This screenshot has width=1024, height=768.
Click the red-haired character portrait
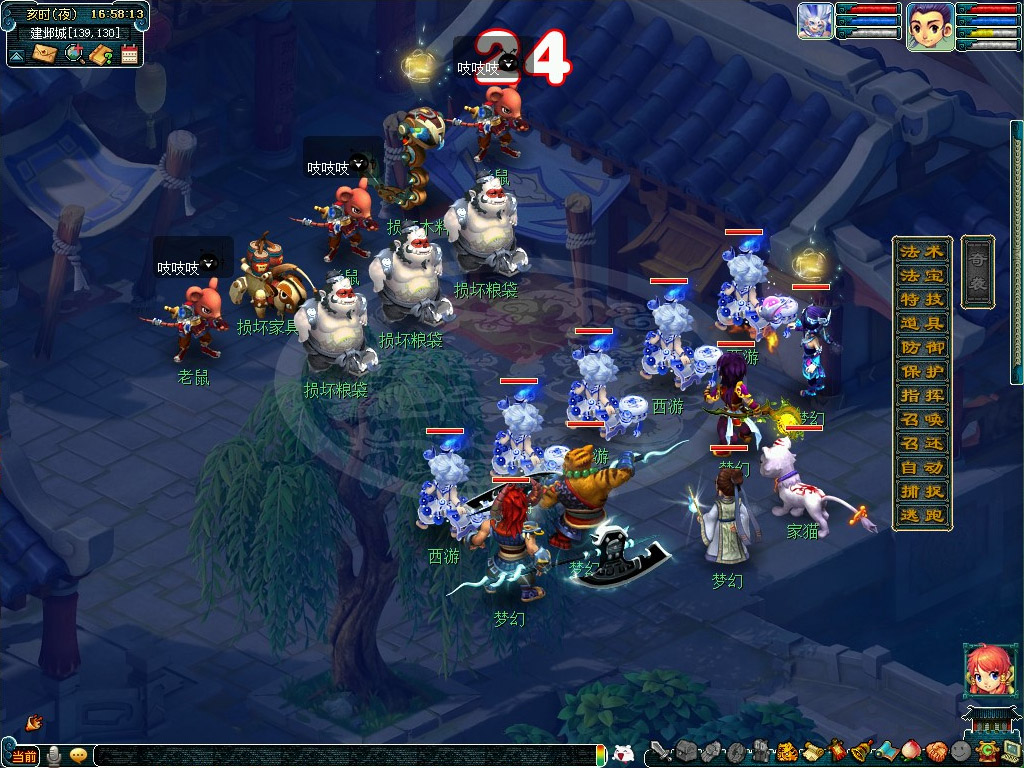pyautogui.click(x=983, y=669)
